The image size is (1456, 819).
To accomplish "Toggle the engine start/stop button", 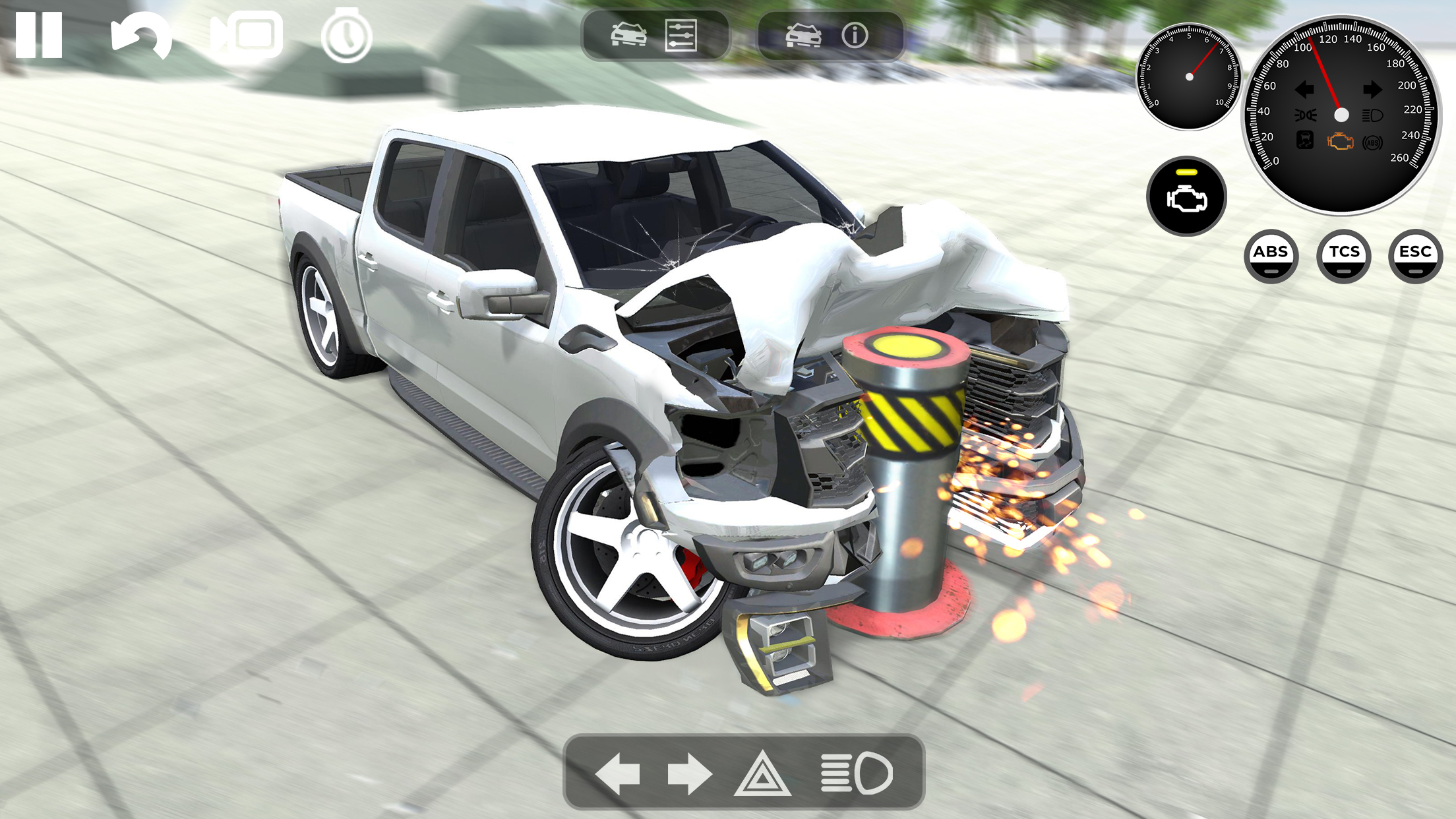I will (x=1187, y=196).
